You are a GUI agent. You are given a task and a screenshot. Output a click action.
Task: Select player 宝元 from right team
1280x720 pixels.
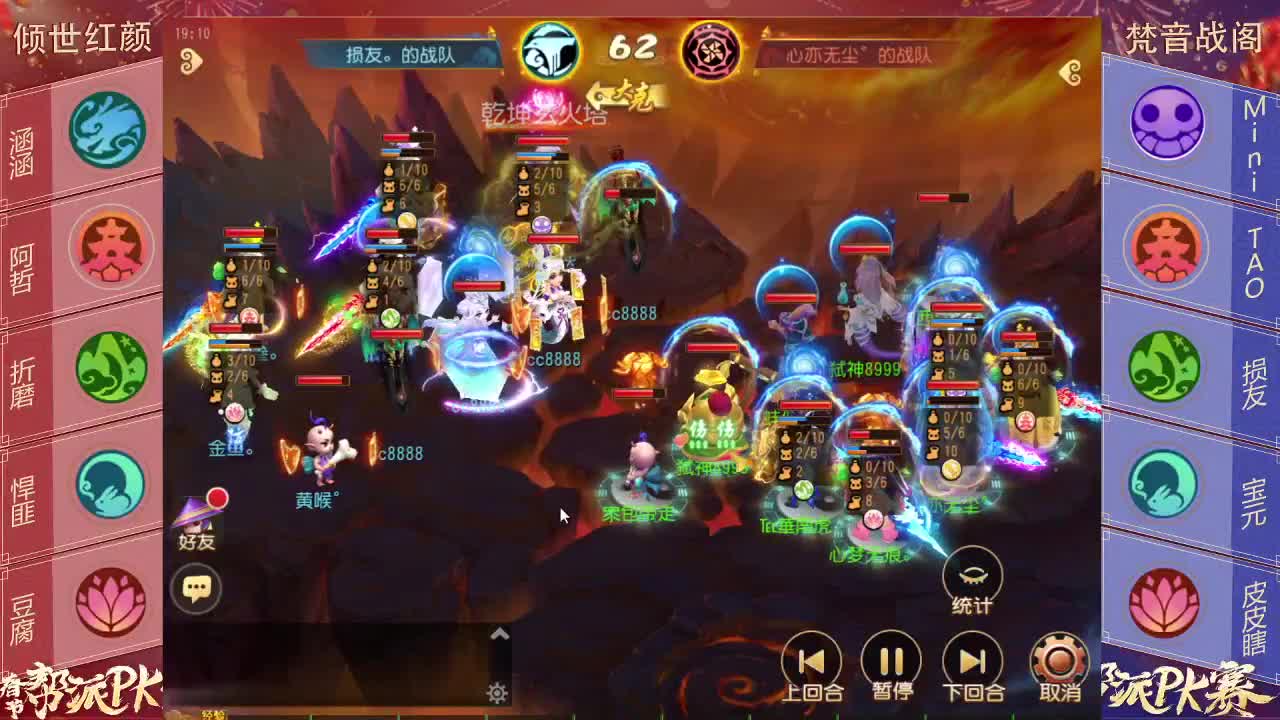click(x=1166, y=484)
